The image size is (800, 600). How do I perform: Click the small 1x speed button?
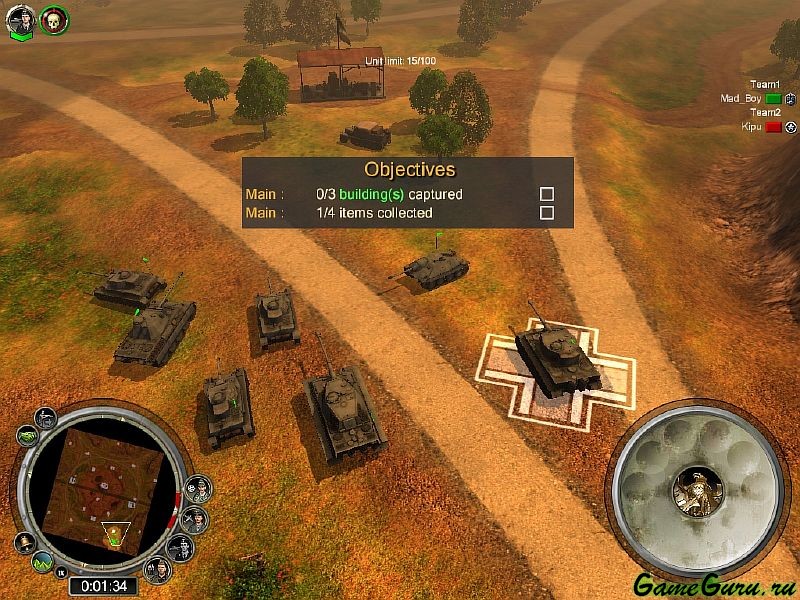pyautogui.click(x=62, y=572)
